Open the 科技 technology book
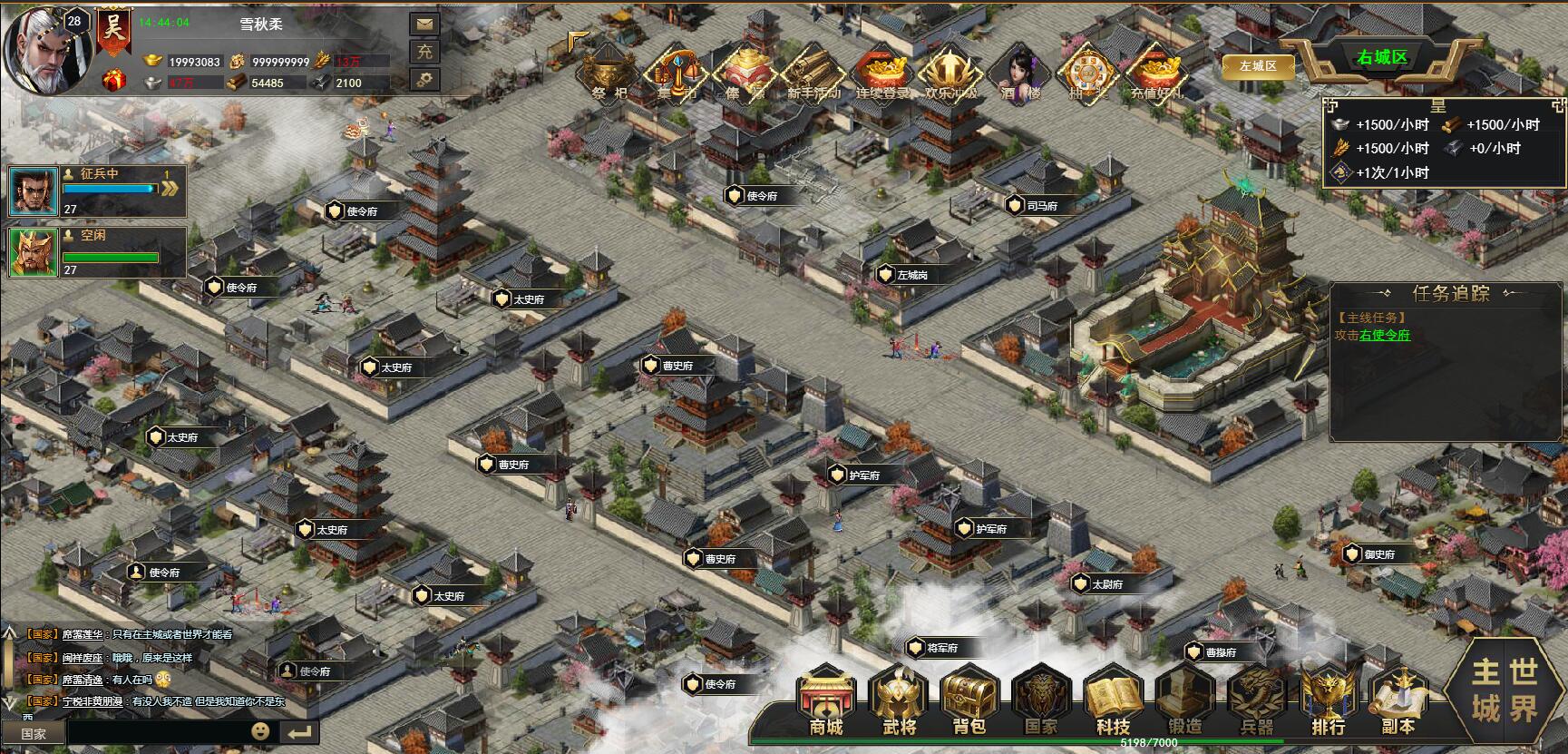 [x=1112, y=701]
